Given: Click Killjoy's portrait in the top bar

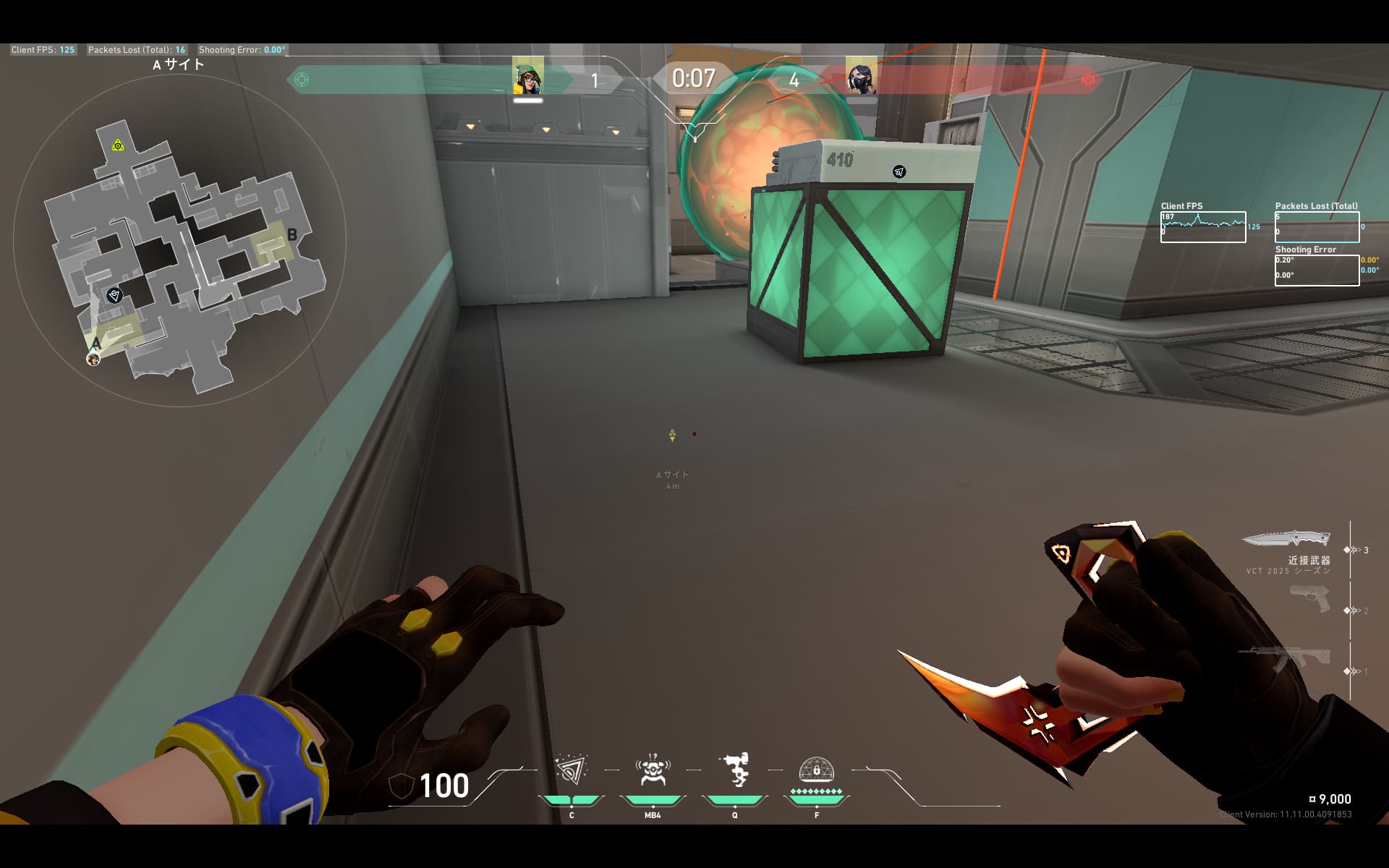Looking at the screenshot, I should [x=528, y=77].
